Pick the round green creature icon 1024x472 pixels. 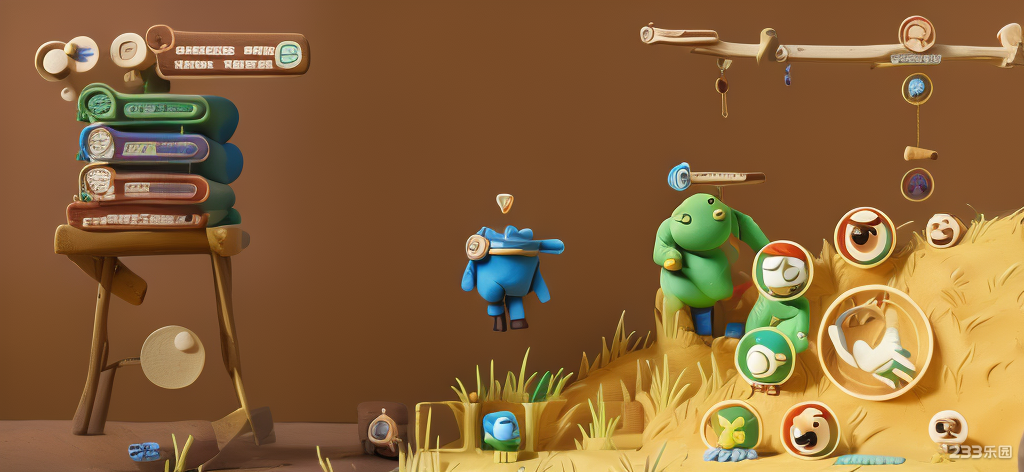[x=765, y=356]
